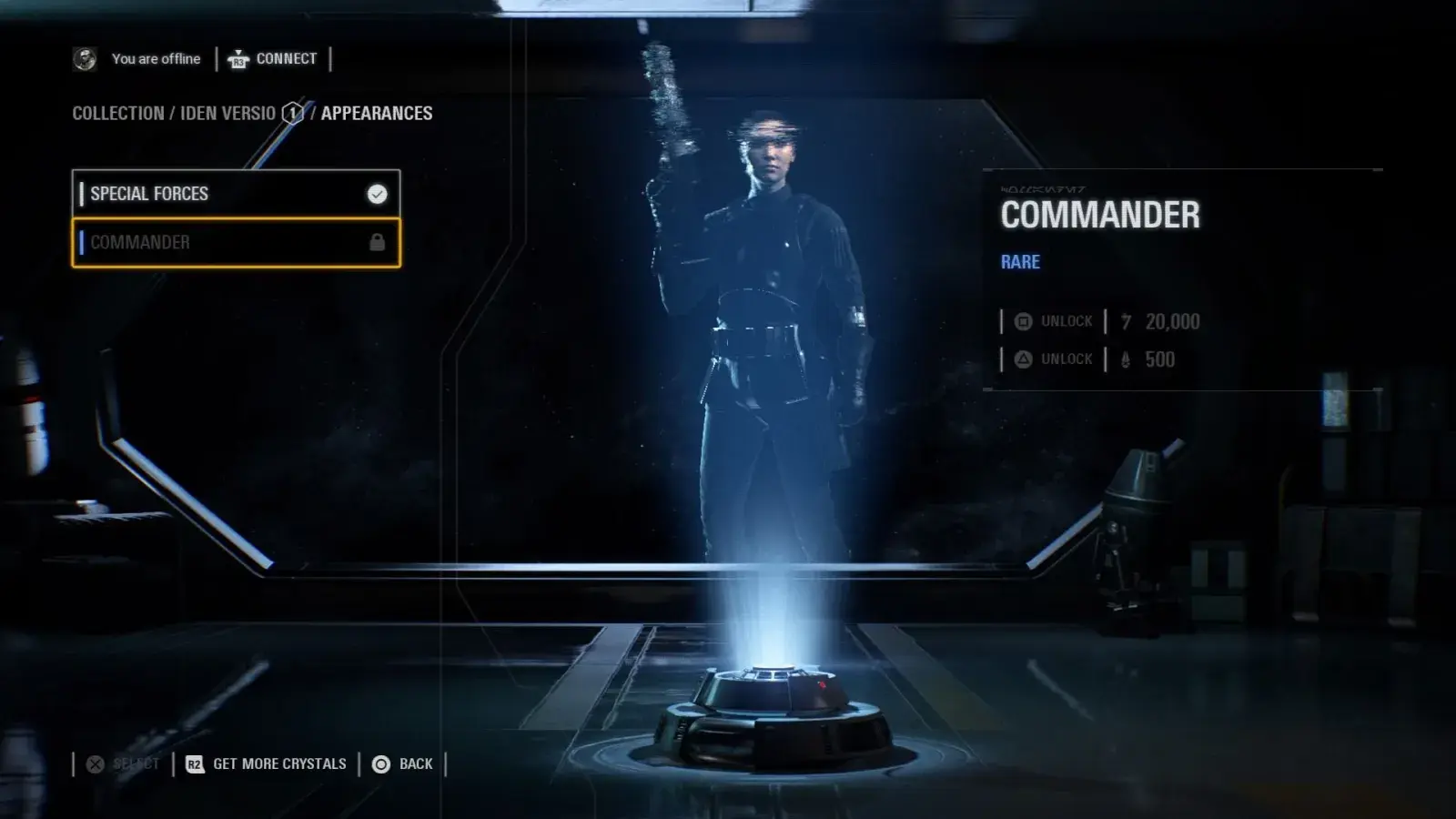Click the offline player profile icon
The height and width of the screenshot is (819, 1456).
85,59
